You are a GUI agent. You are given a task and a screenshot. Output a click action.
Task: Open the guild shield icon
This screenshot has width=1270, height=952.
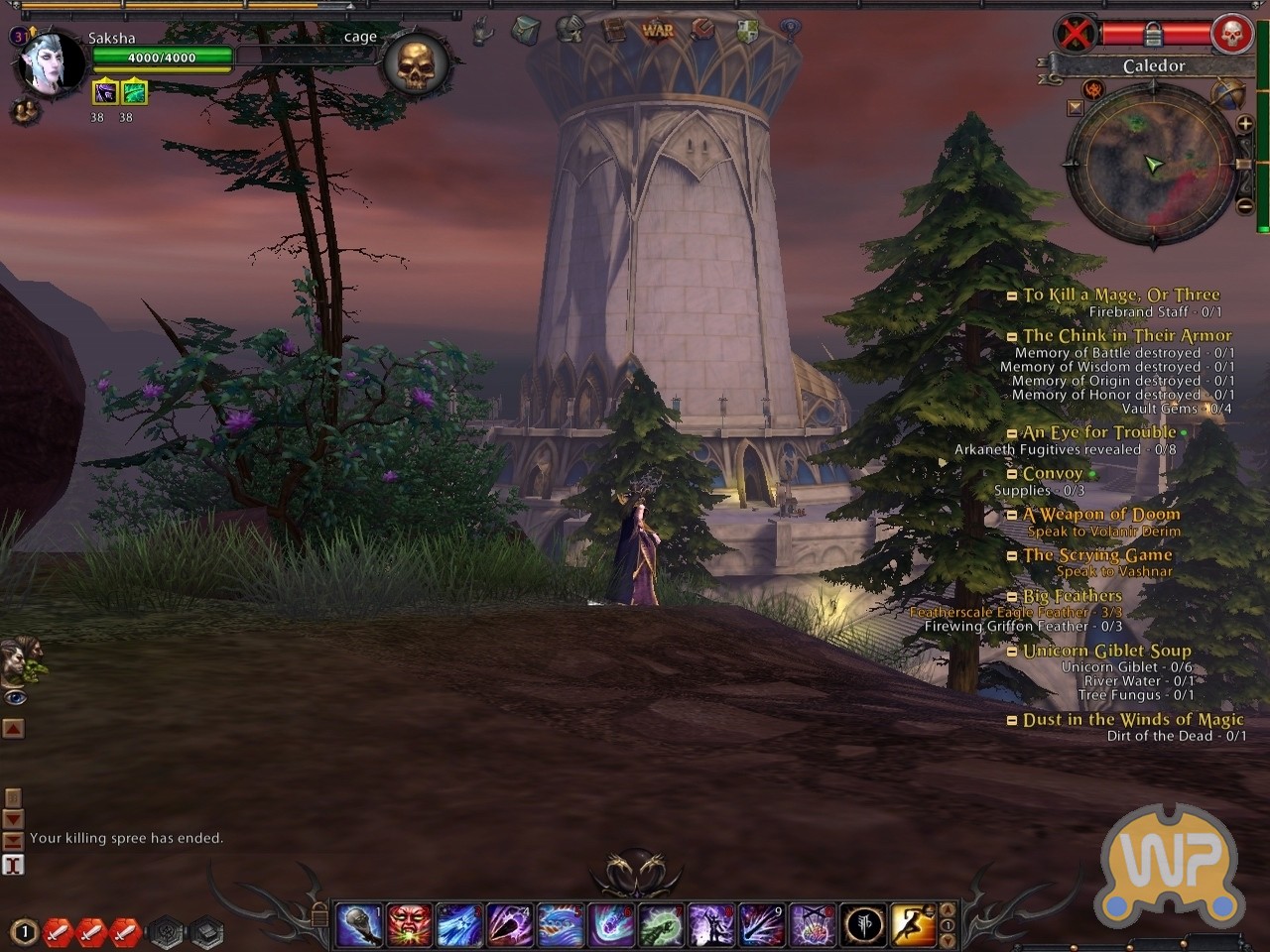[x=747, y=31]
